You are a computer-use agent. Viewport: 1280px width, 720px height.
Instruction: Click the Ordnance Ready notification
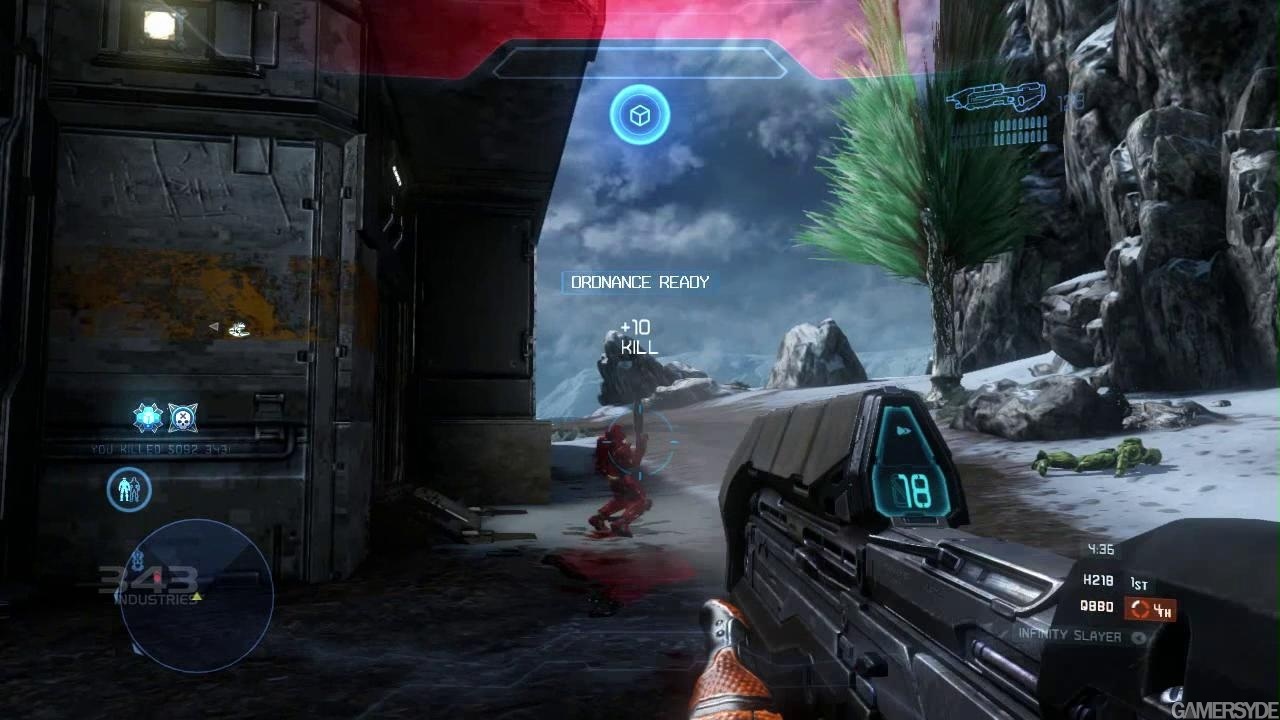coord(640,283)
